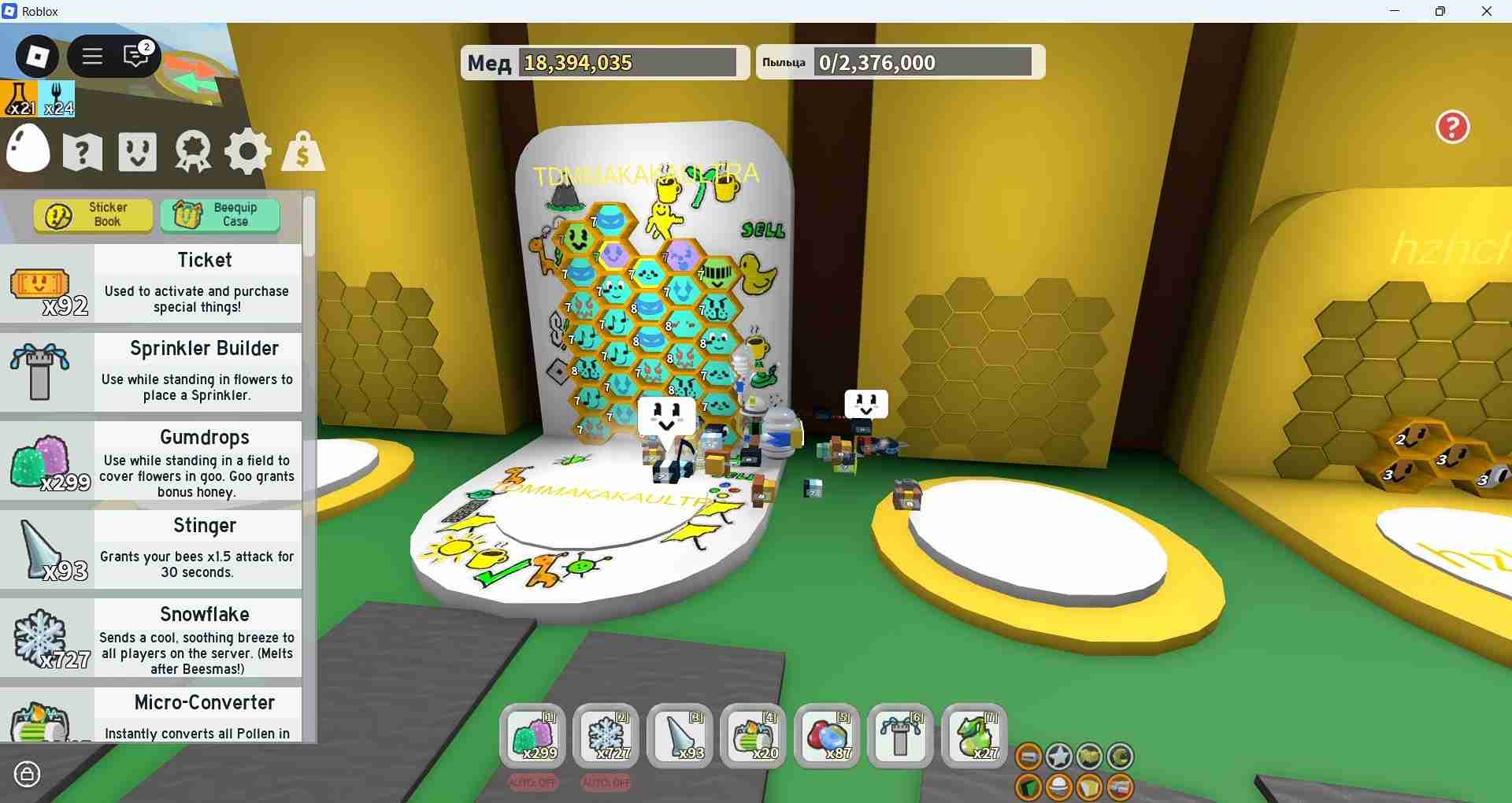The image size is (1512, 803).
Task: Click the star emote circle button
Action: click(x=1058, y=757)
